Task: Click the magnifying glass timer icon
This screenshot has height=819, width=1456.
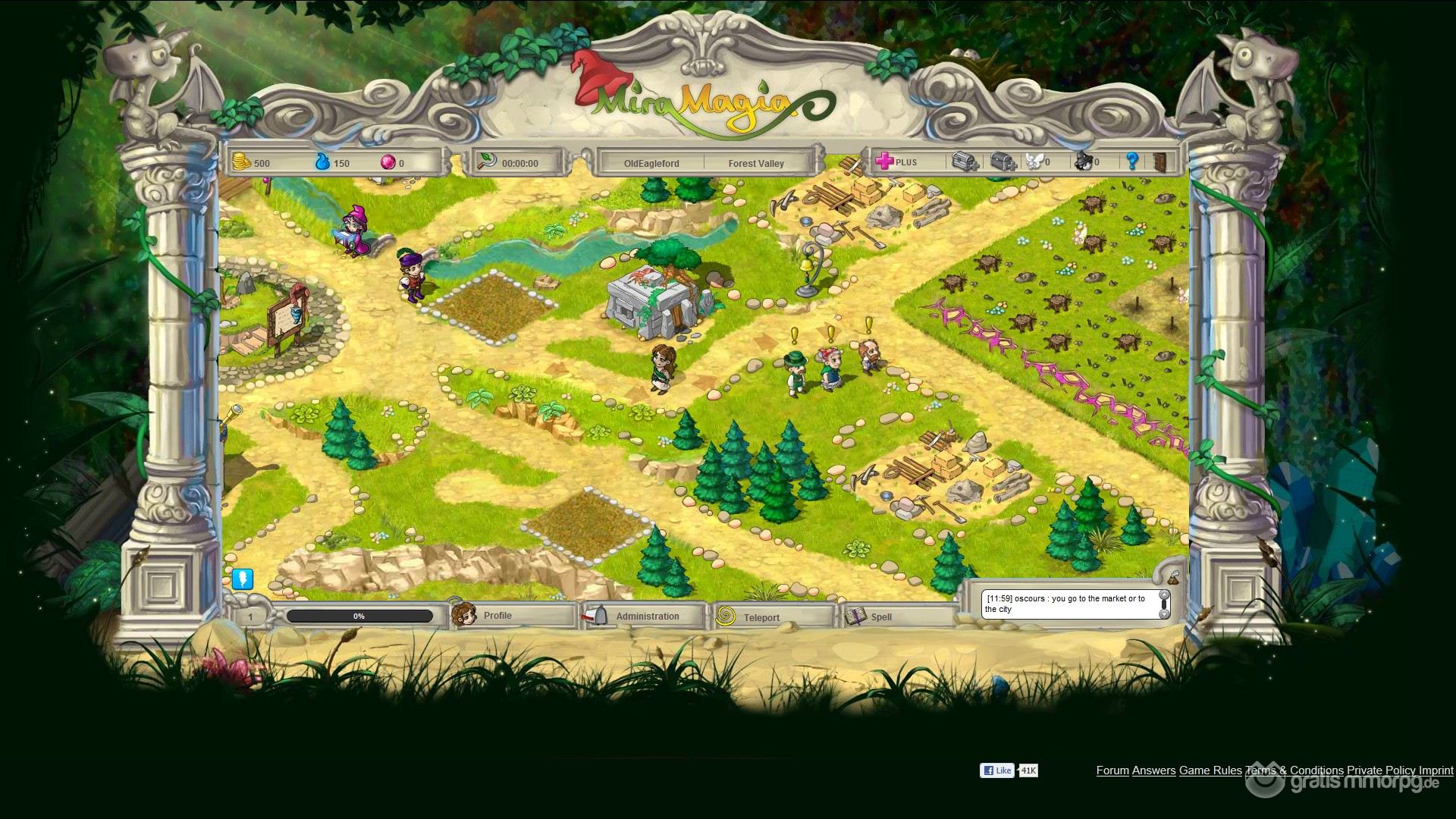Action: tap(486, 162)
